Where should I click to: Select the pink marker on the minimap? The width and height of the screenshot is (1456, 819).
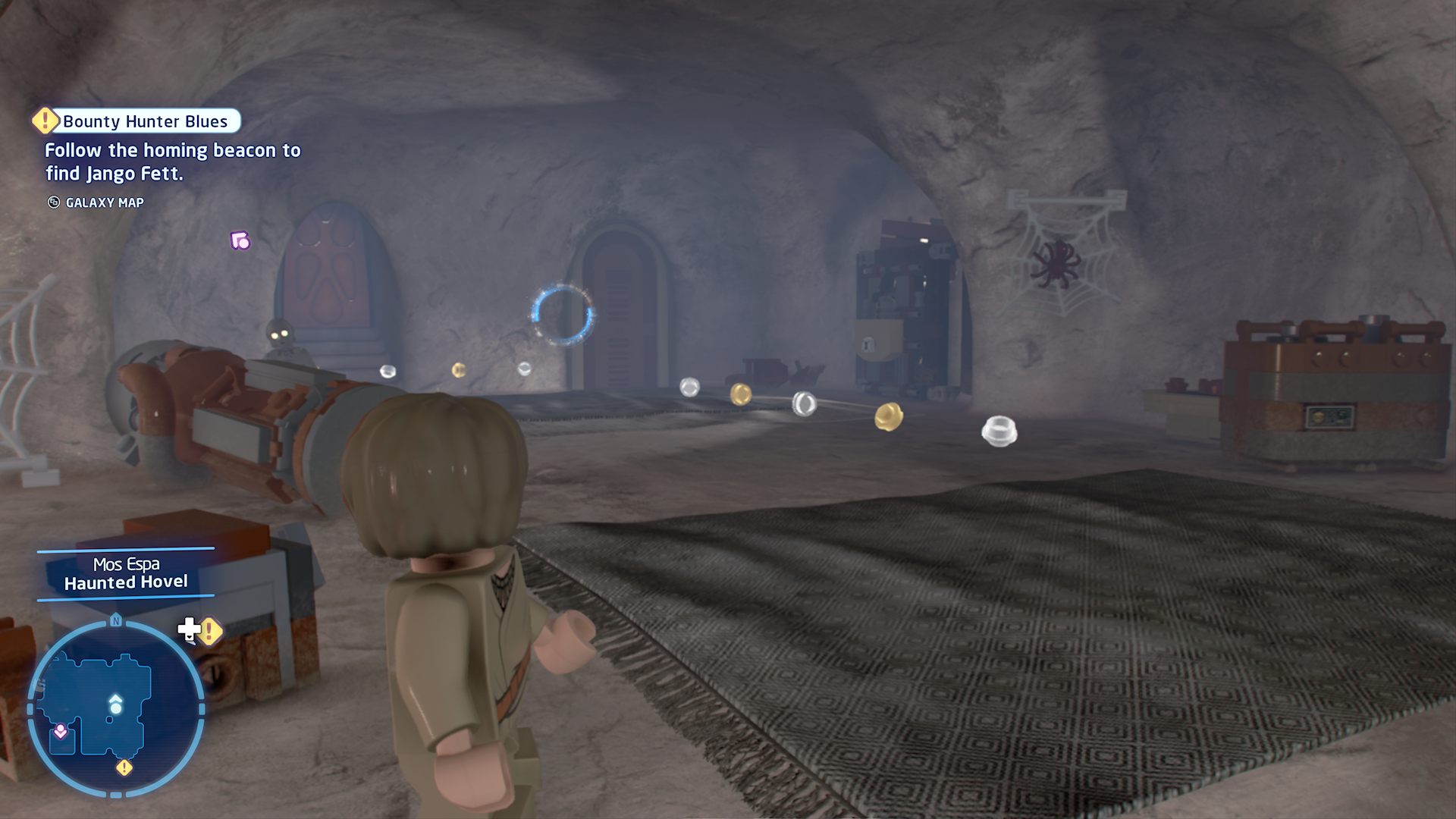[x=61, y=732]
